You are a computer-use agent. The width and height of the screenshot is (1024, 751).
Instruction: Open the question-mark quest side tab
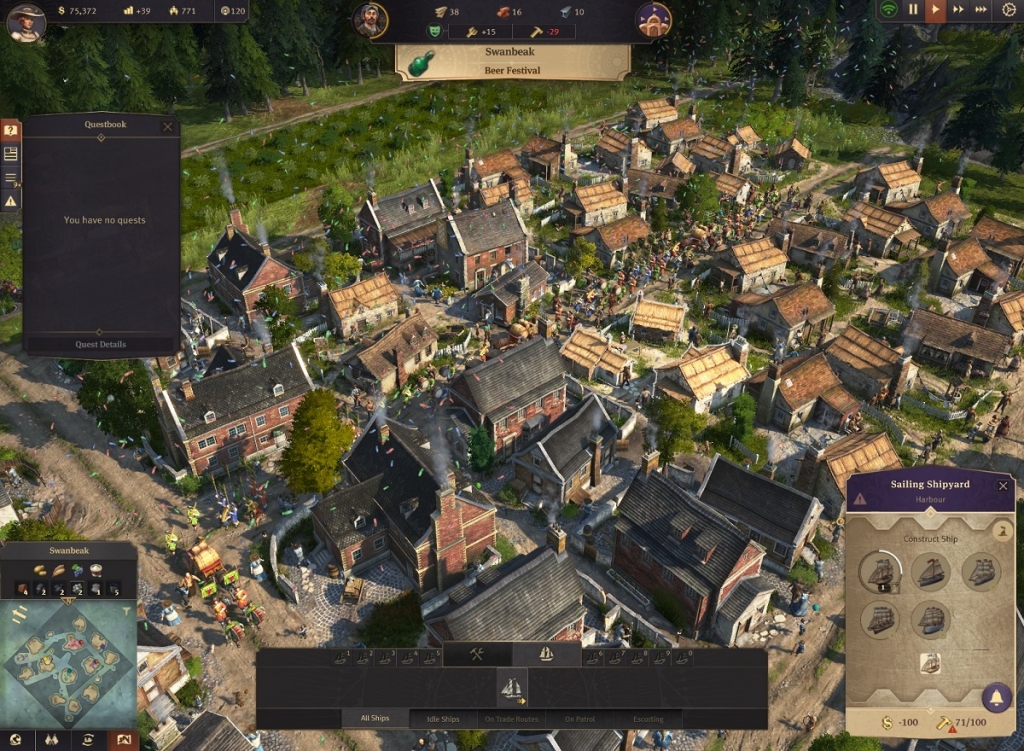[10, 130]
